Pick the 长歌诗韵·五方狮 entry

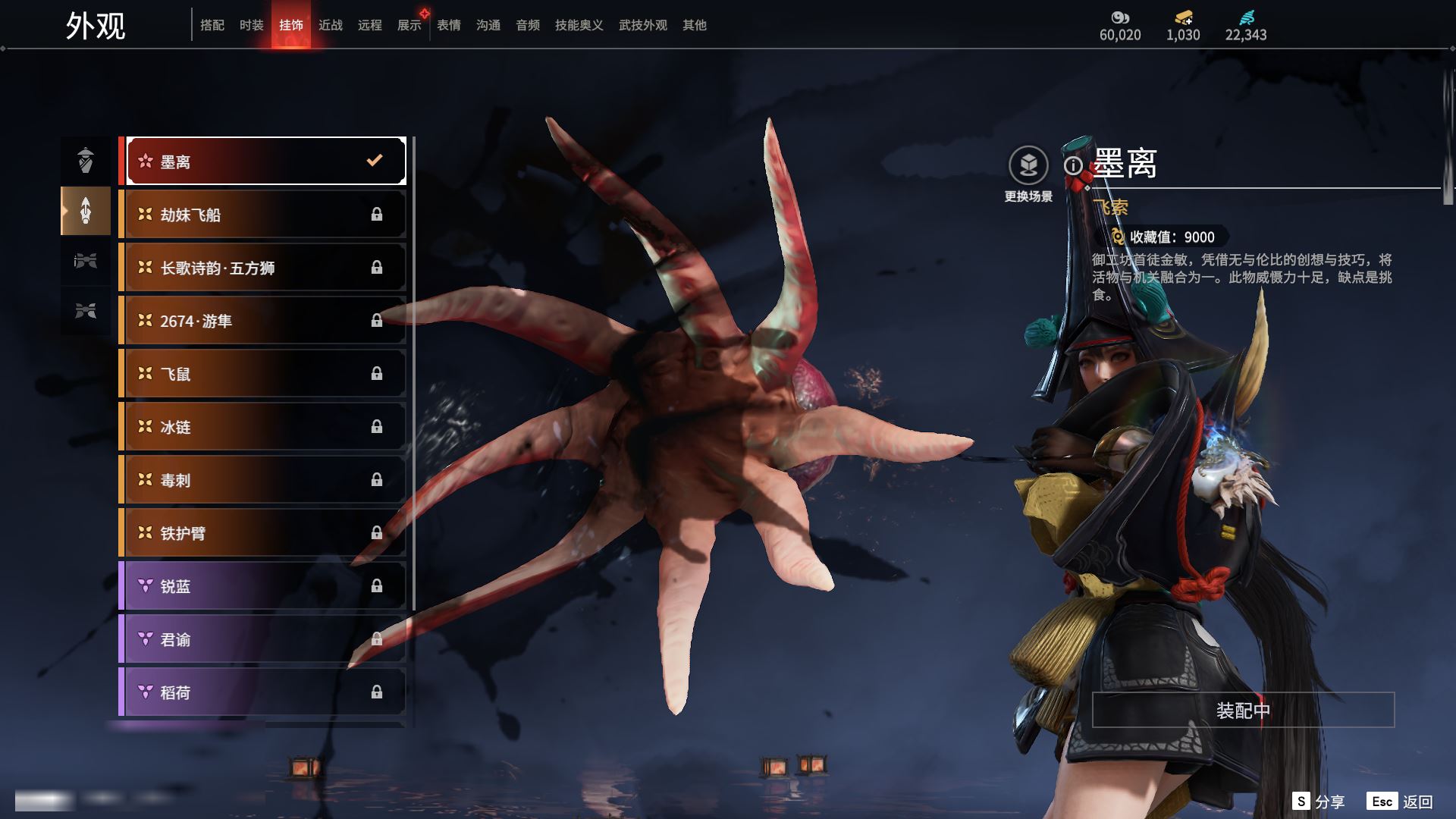(265, 268)
